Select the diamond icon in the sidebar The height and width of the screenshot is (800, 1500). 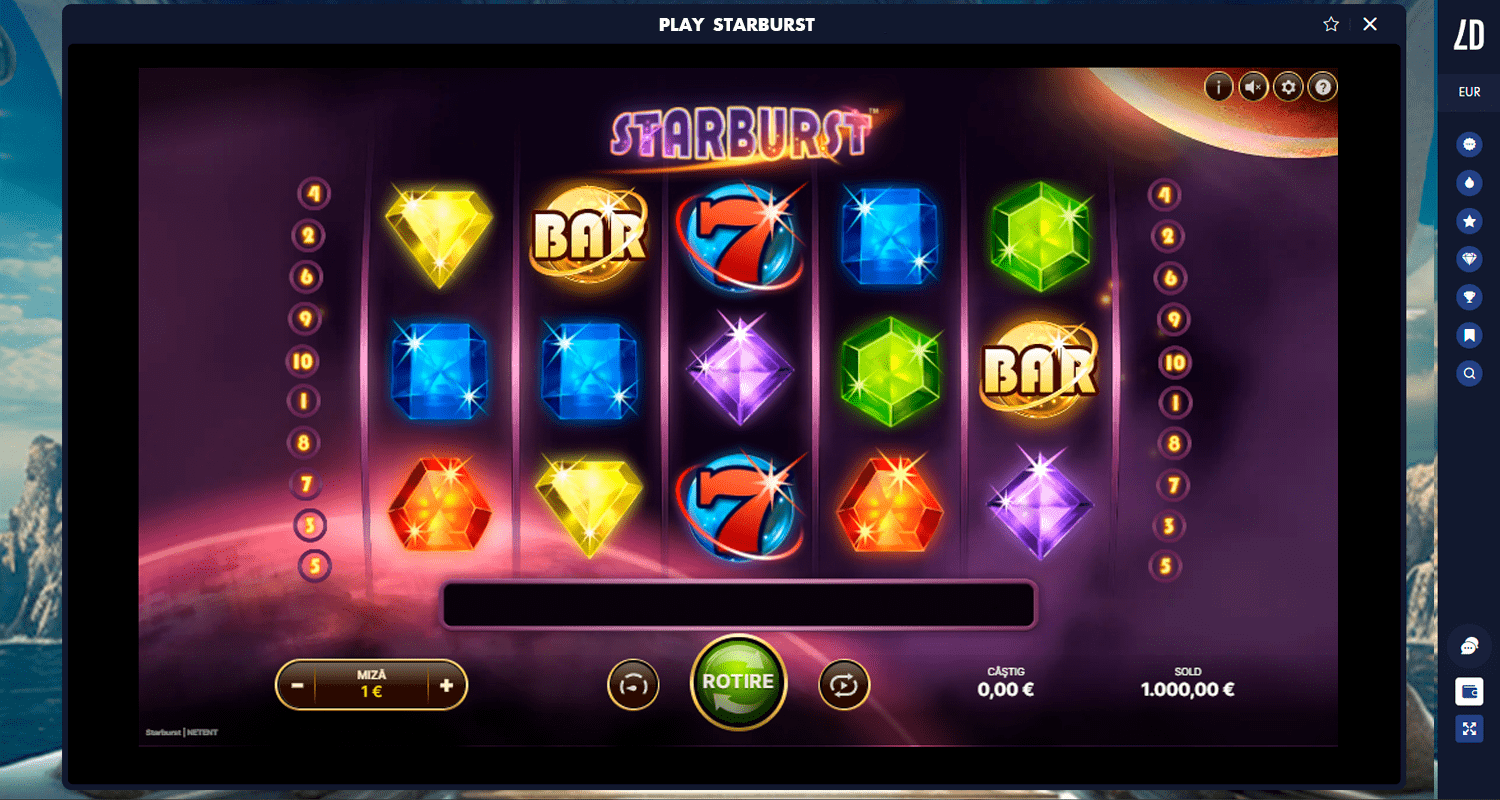[1469, 259]
